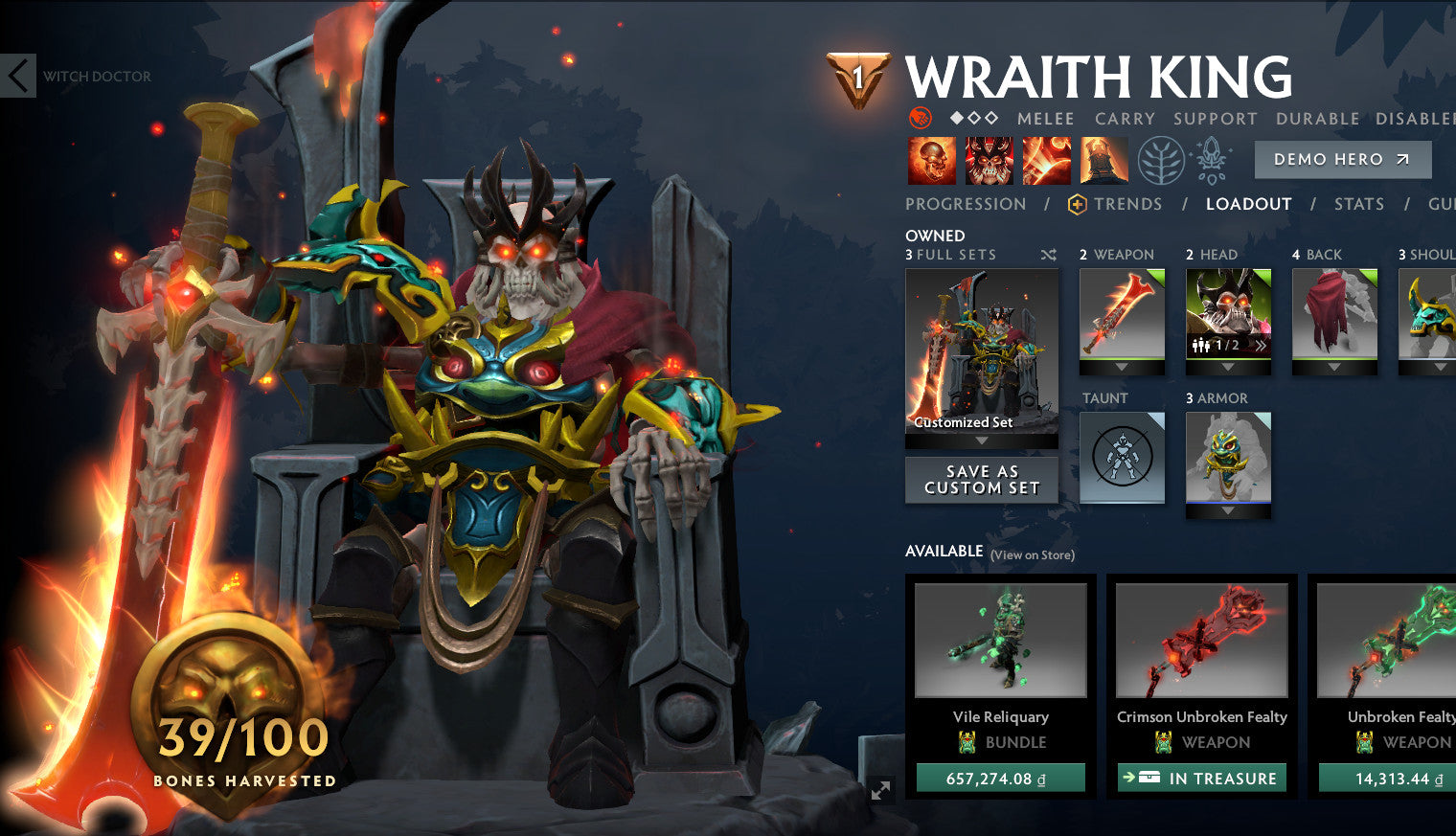Image resolution: width=1456 pixels, height=836 pixels.
Task: Select the second facet diamond
Action: click(974, 118)
